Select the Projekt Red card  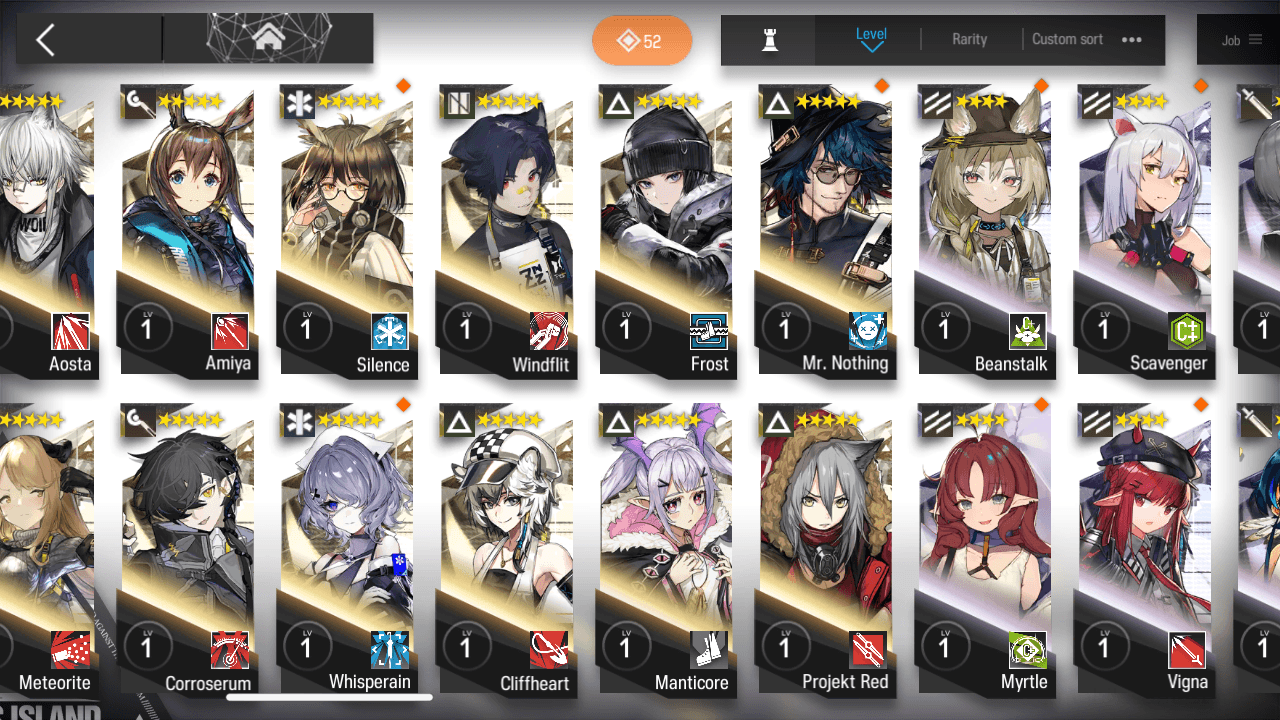tap(826, 550)
